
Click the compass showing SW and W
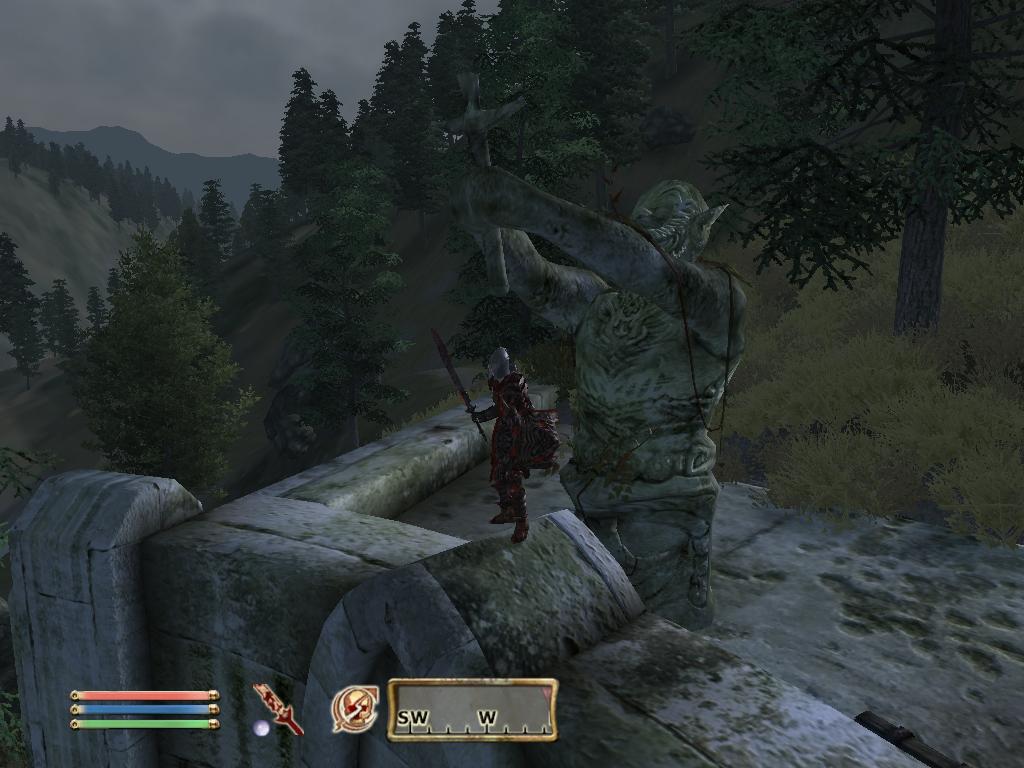click(472, 710)
